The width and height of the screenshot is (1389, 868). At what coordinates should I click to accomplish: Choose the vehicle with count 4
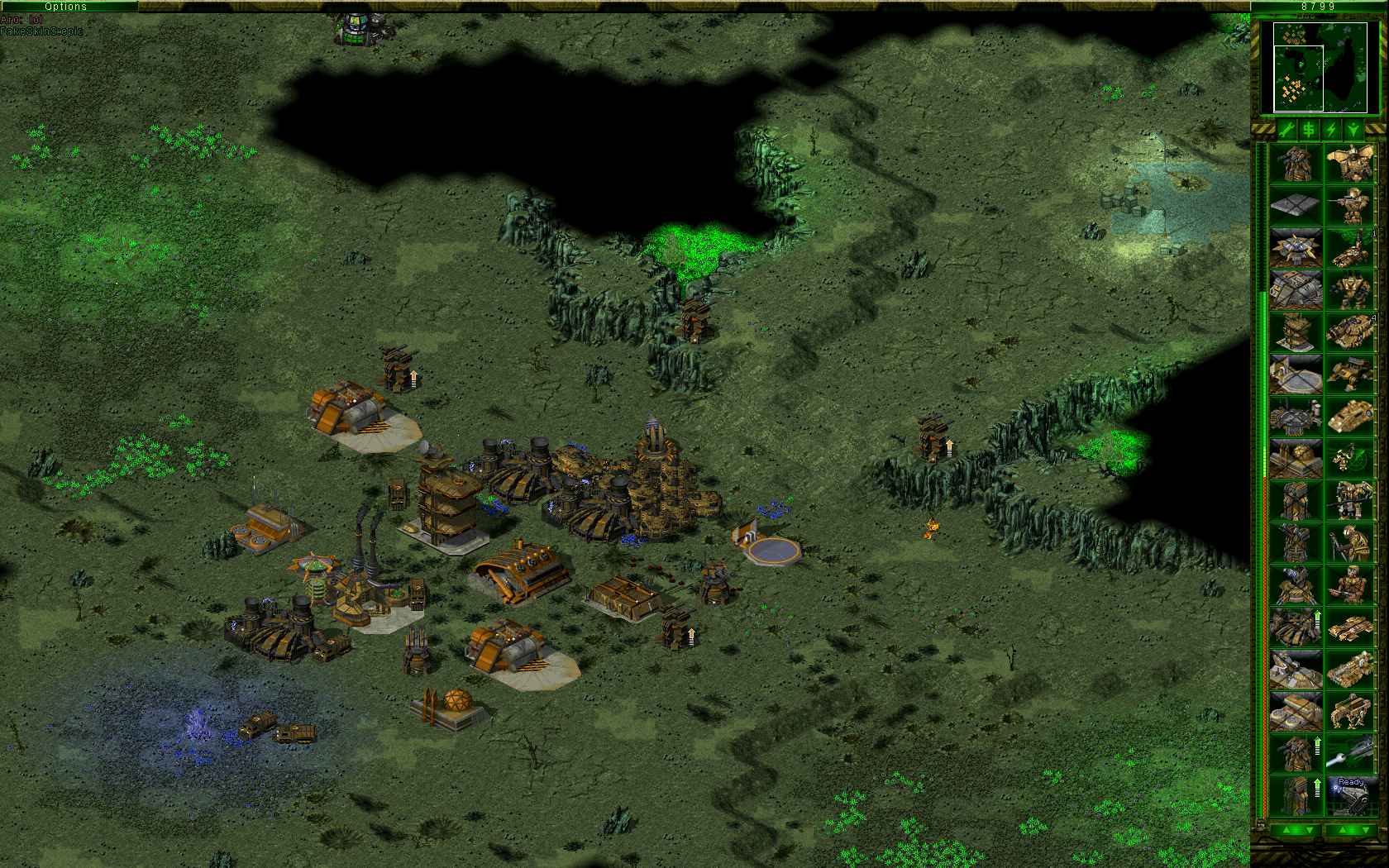1351,331
